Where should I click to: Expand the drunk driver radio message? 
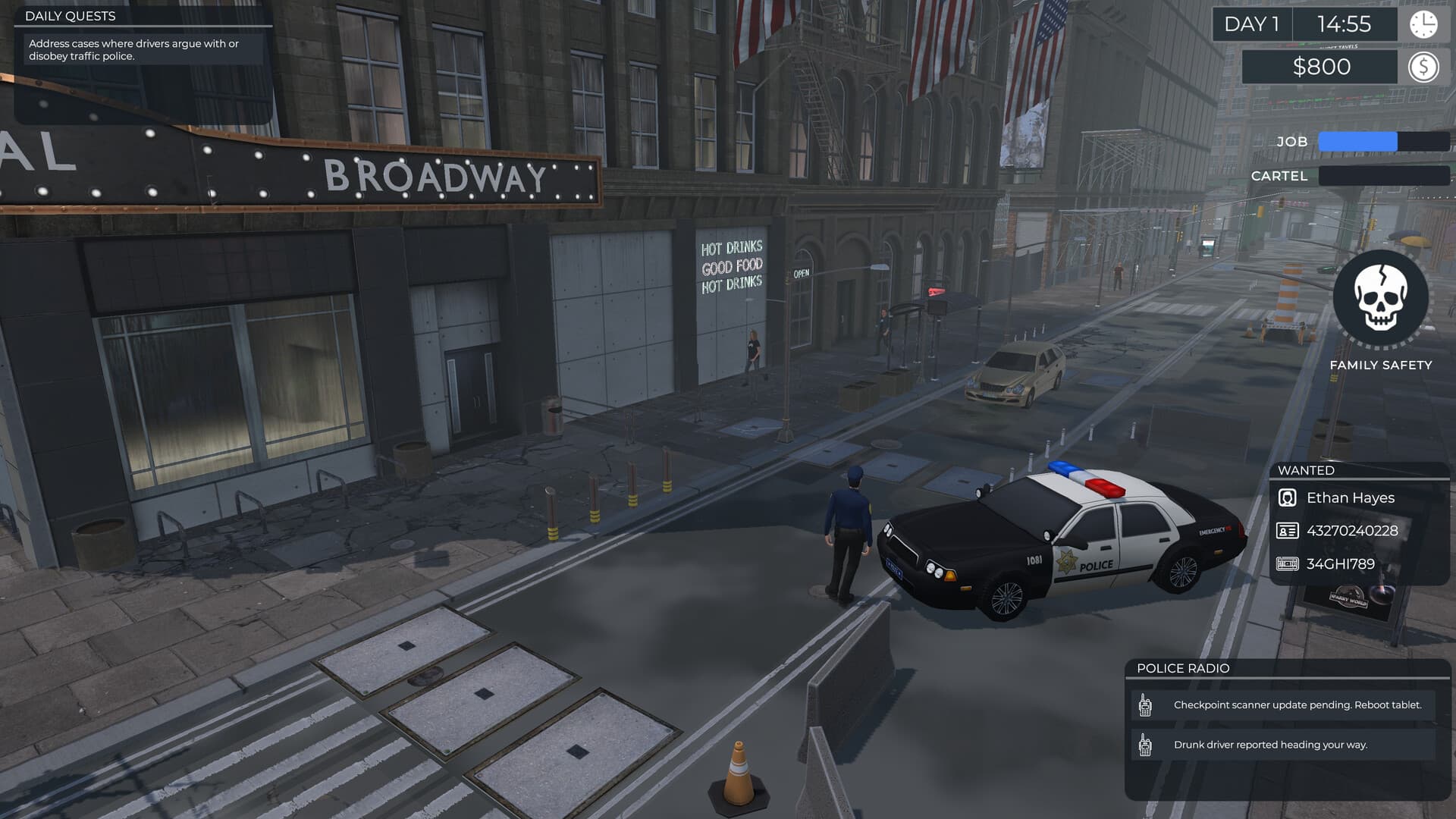pyautogui.click(x=1270, y=744)
